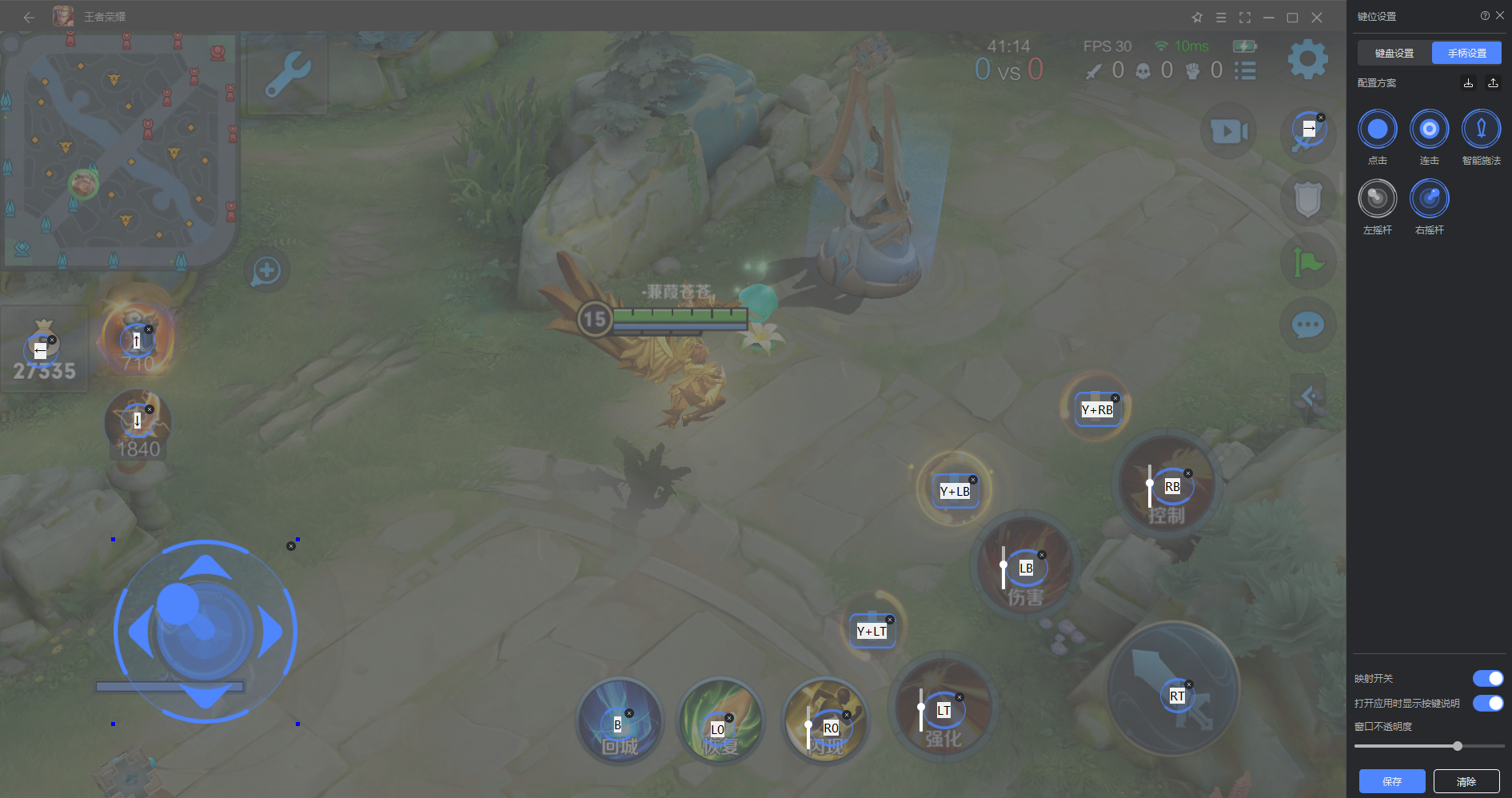This screenshot has width=1512, height=798.
Task: Open the video recording camera icon
Action: [x=1229, y=131]
